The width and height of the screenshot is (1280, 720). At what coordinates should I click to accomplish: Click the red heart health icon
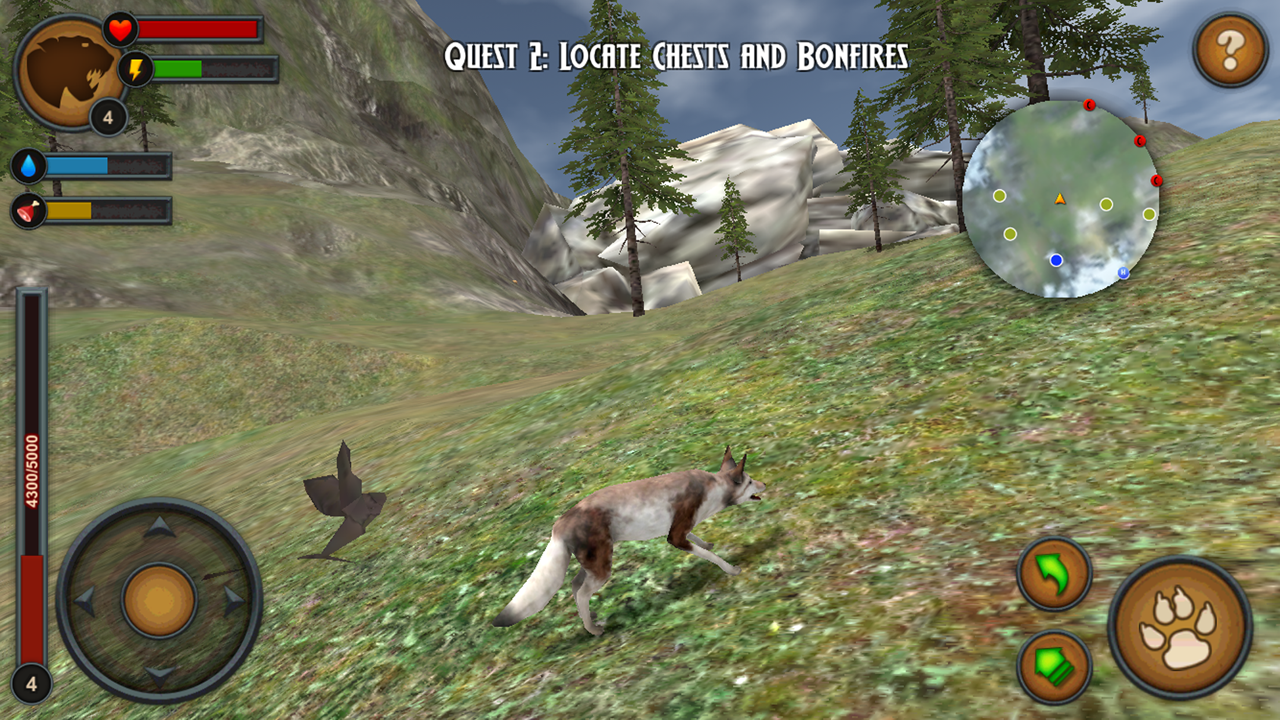click(120, 31)
